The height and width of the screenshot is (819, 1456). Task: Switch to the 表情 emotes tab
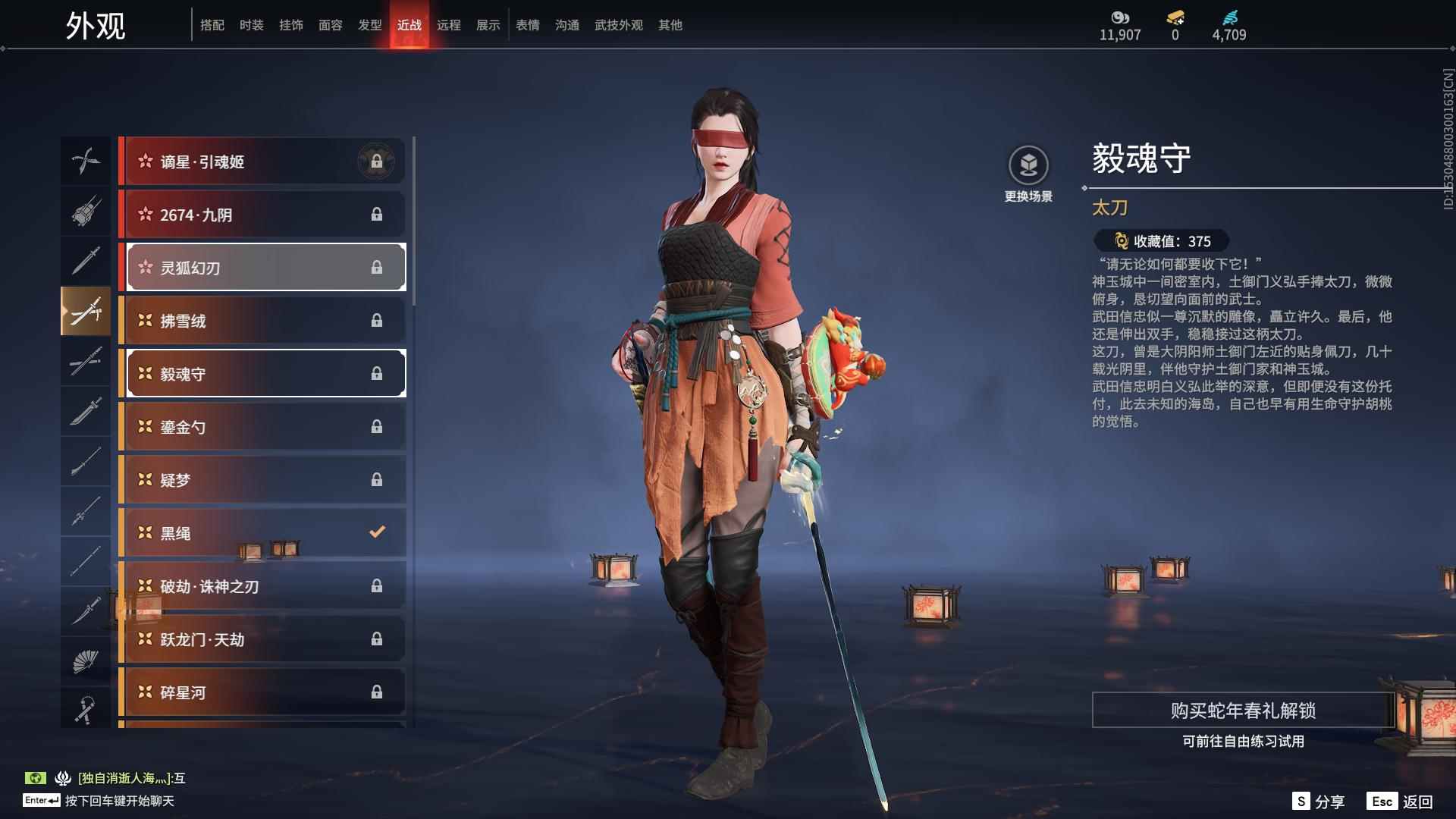click(x=527, y=25)
